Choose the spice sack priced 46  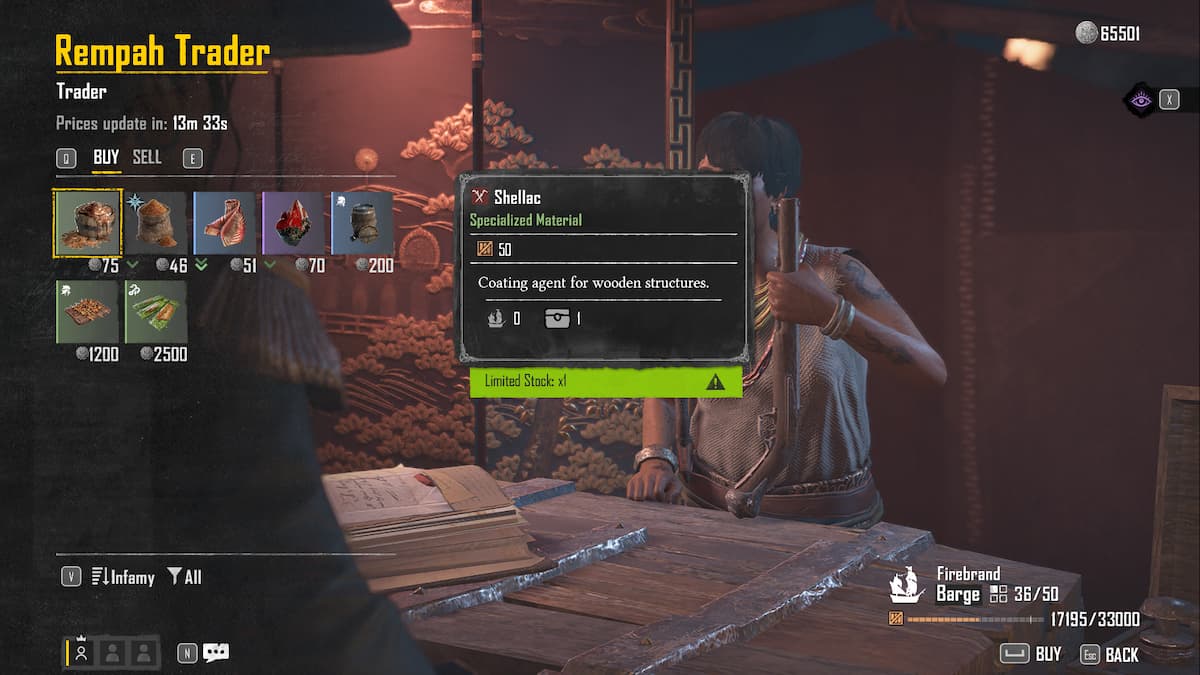(x=156, y=223)
